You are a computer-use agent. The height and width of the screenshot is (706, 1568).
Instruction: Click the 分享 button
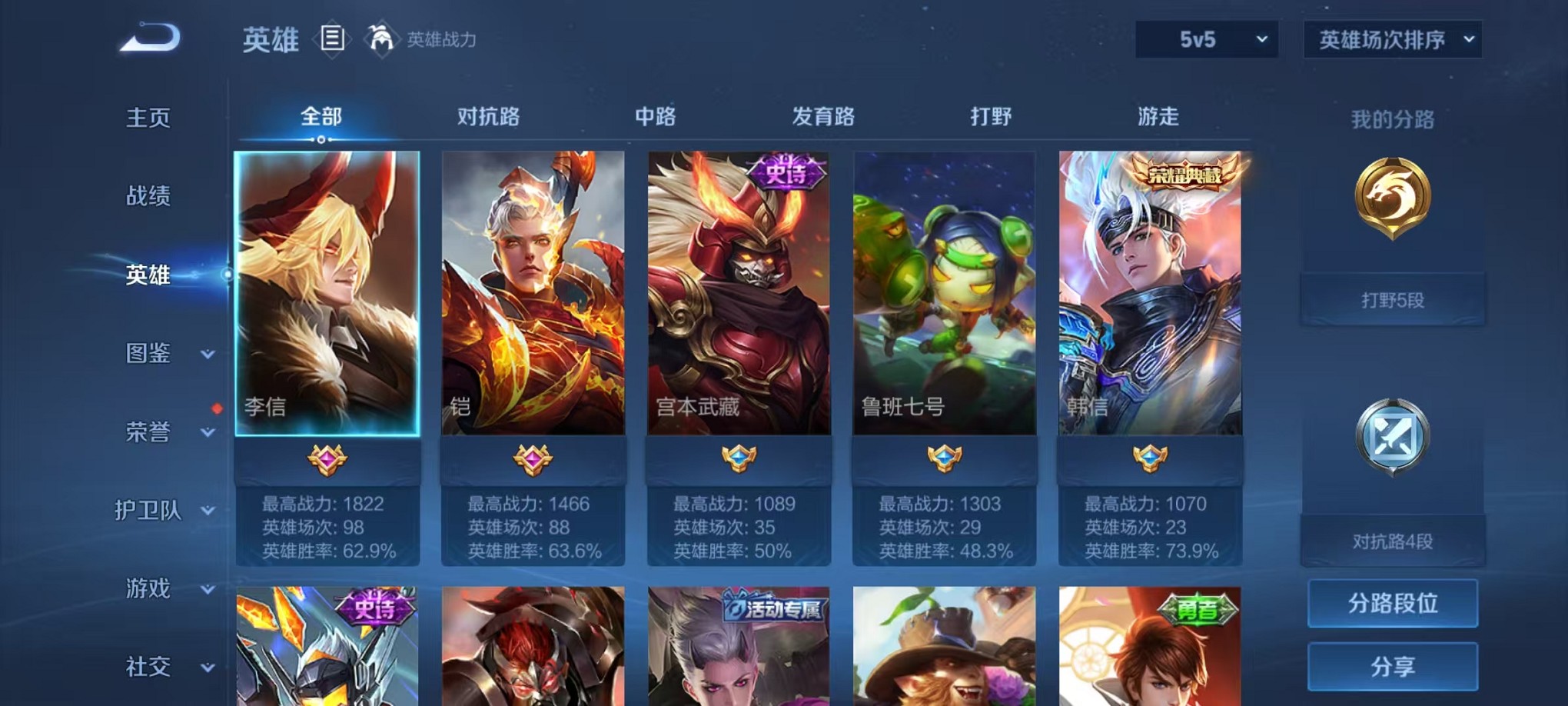click(1393, 667)
